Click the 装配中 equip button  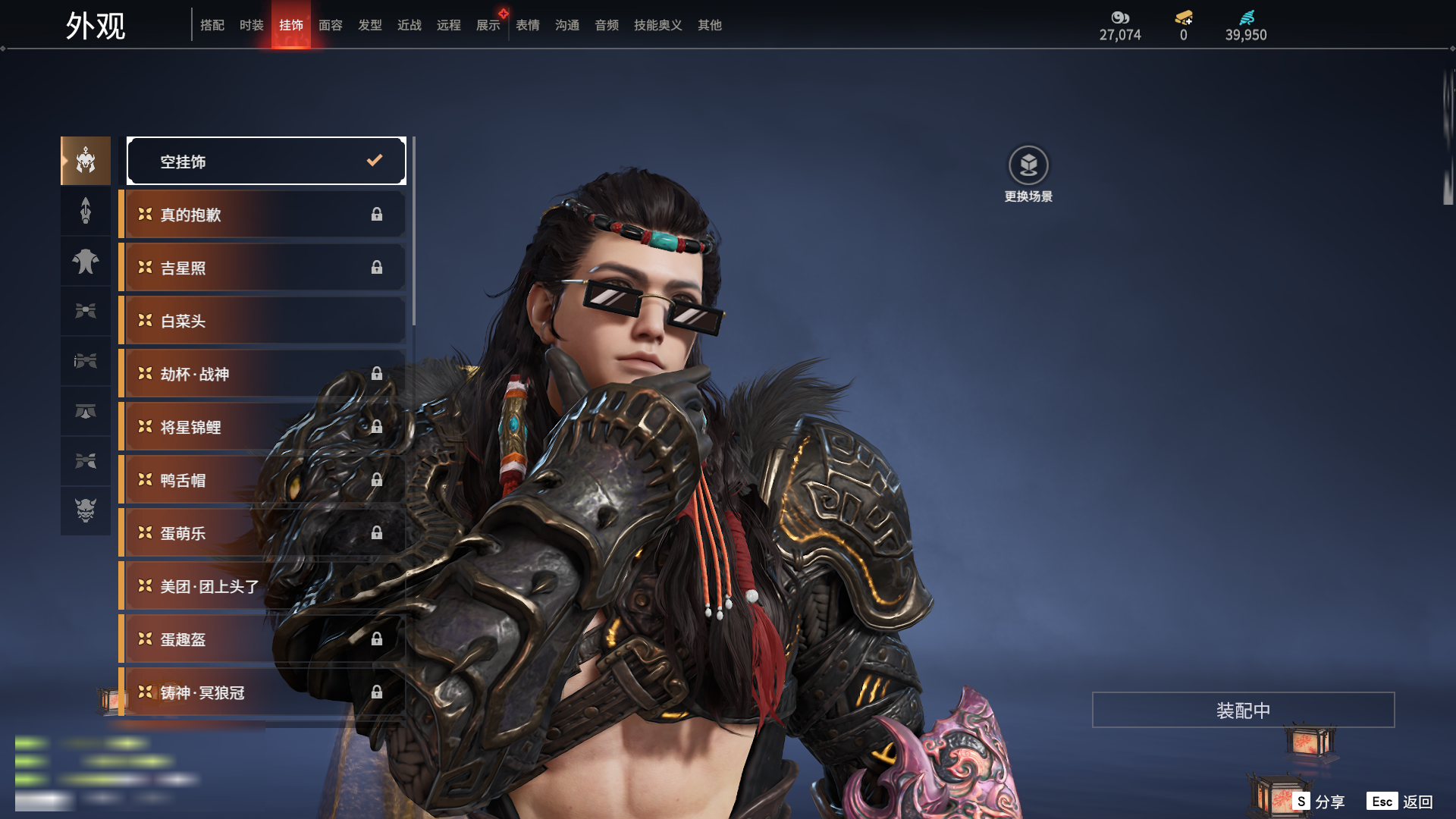coord(1243,710)
